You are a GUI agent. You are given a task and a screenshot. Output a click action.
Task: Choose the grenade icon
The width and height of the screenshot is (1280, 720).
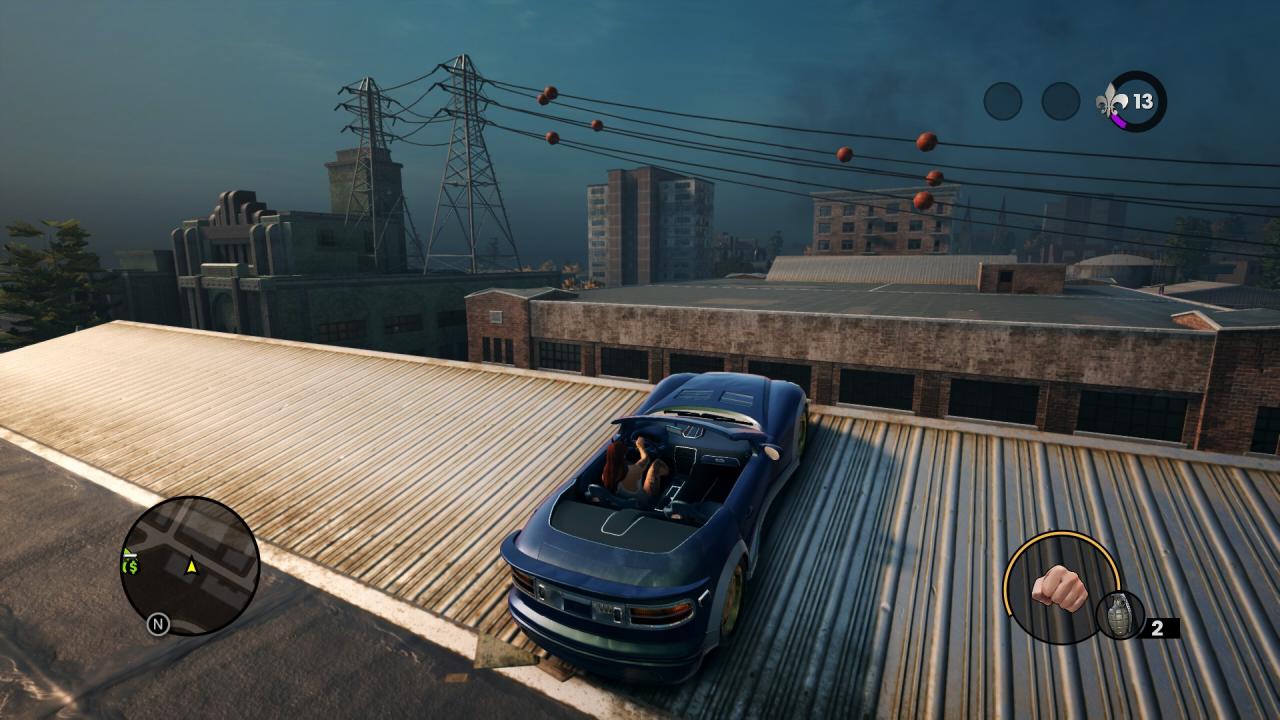[x=1119, y=614]
